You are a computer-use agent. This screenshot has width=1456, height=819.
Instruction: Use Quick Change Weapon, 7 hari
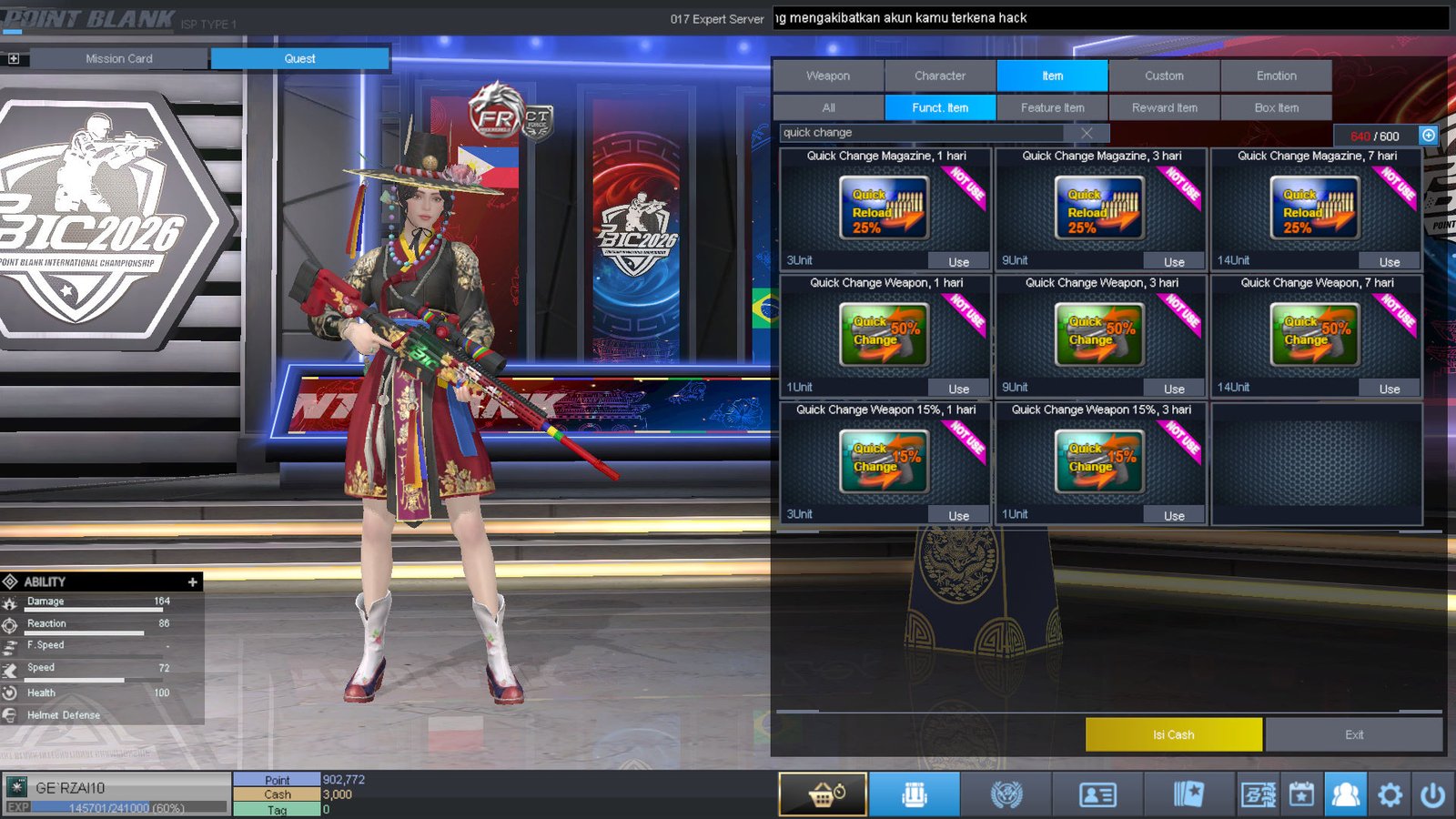(x=1389, y=389)
